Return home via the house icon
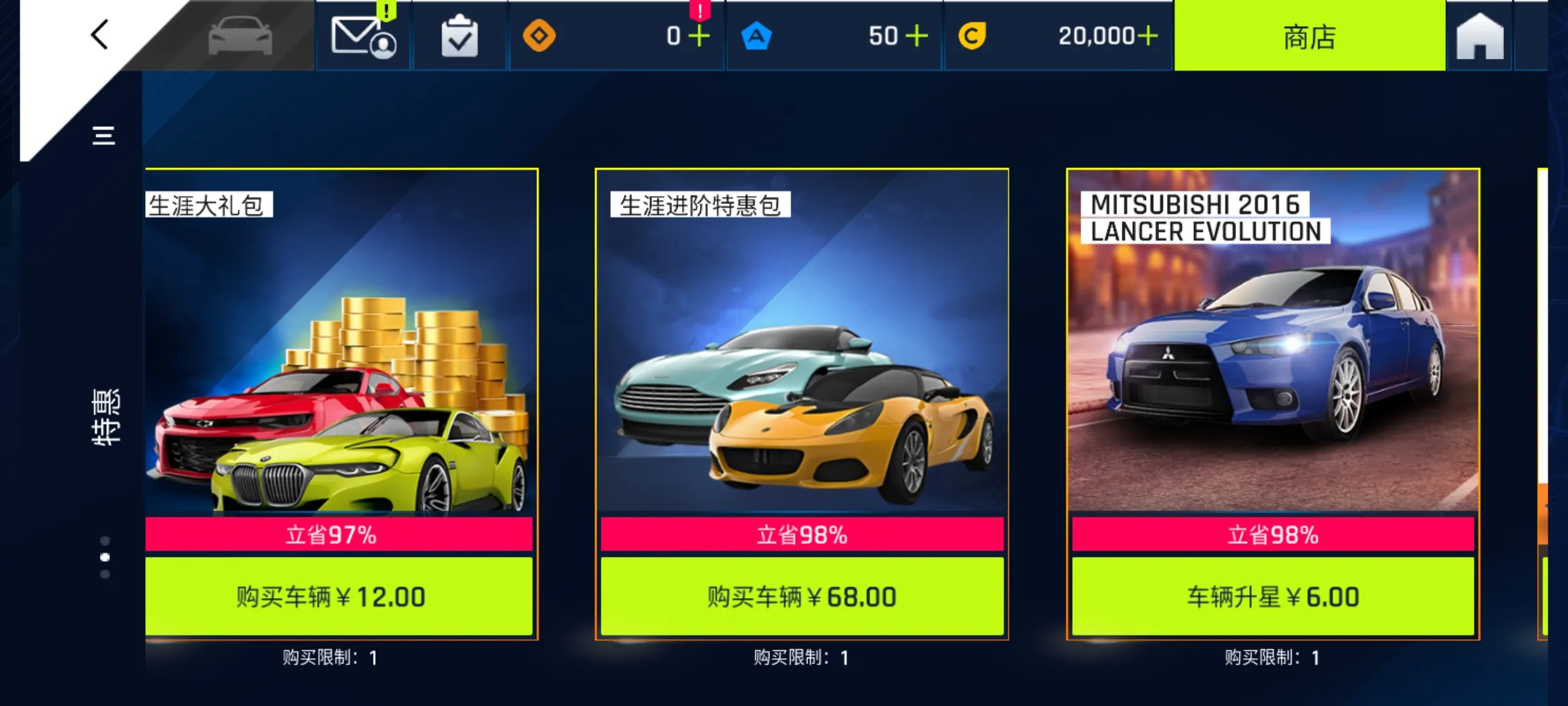Image resolution: width=1568 pixels, height=706 pixels. click(1479, 37)
